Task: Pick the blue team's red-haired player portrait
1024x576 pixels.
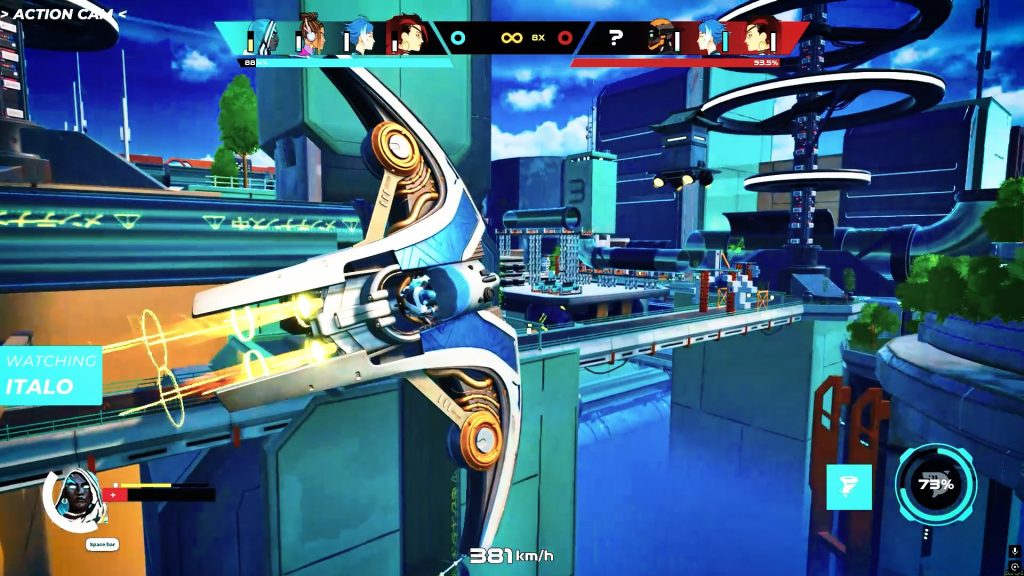Action: click(x=408, y=38)
